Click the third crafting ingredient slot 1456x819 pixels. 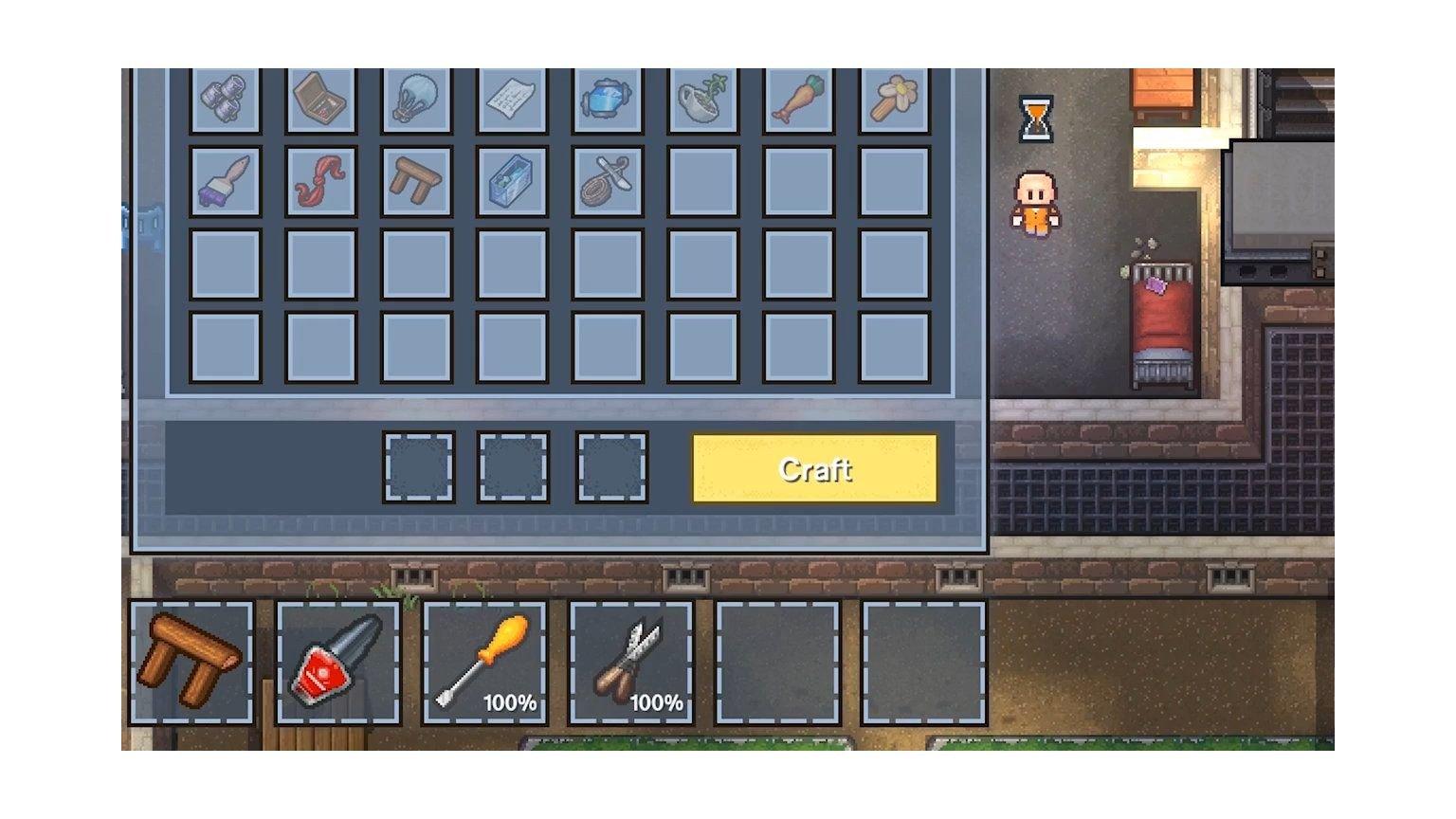(611, 466)
